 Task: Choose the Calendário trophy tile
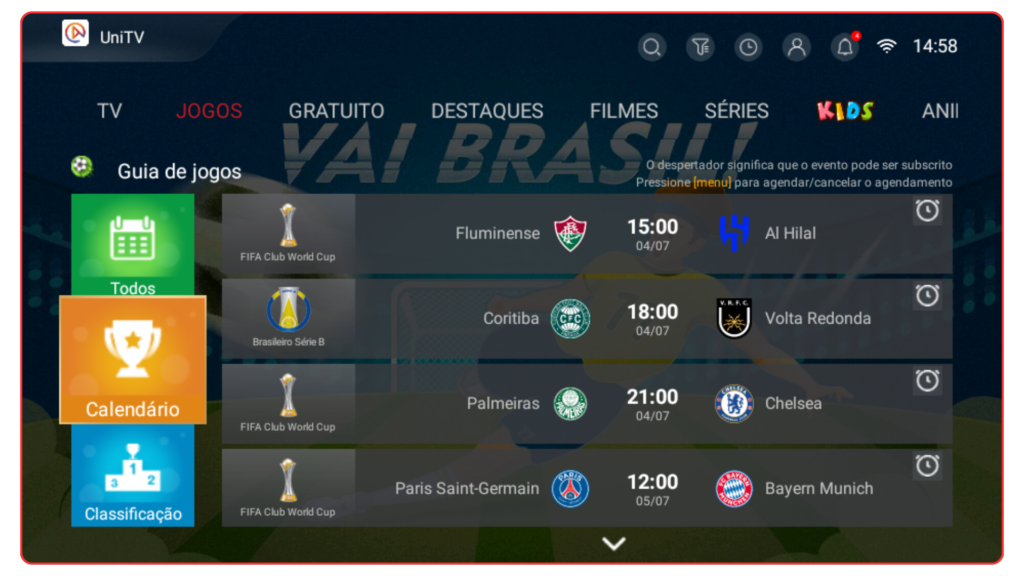pyautogui.click(x=133, y=360)
